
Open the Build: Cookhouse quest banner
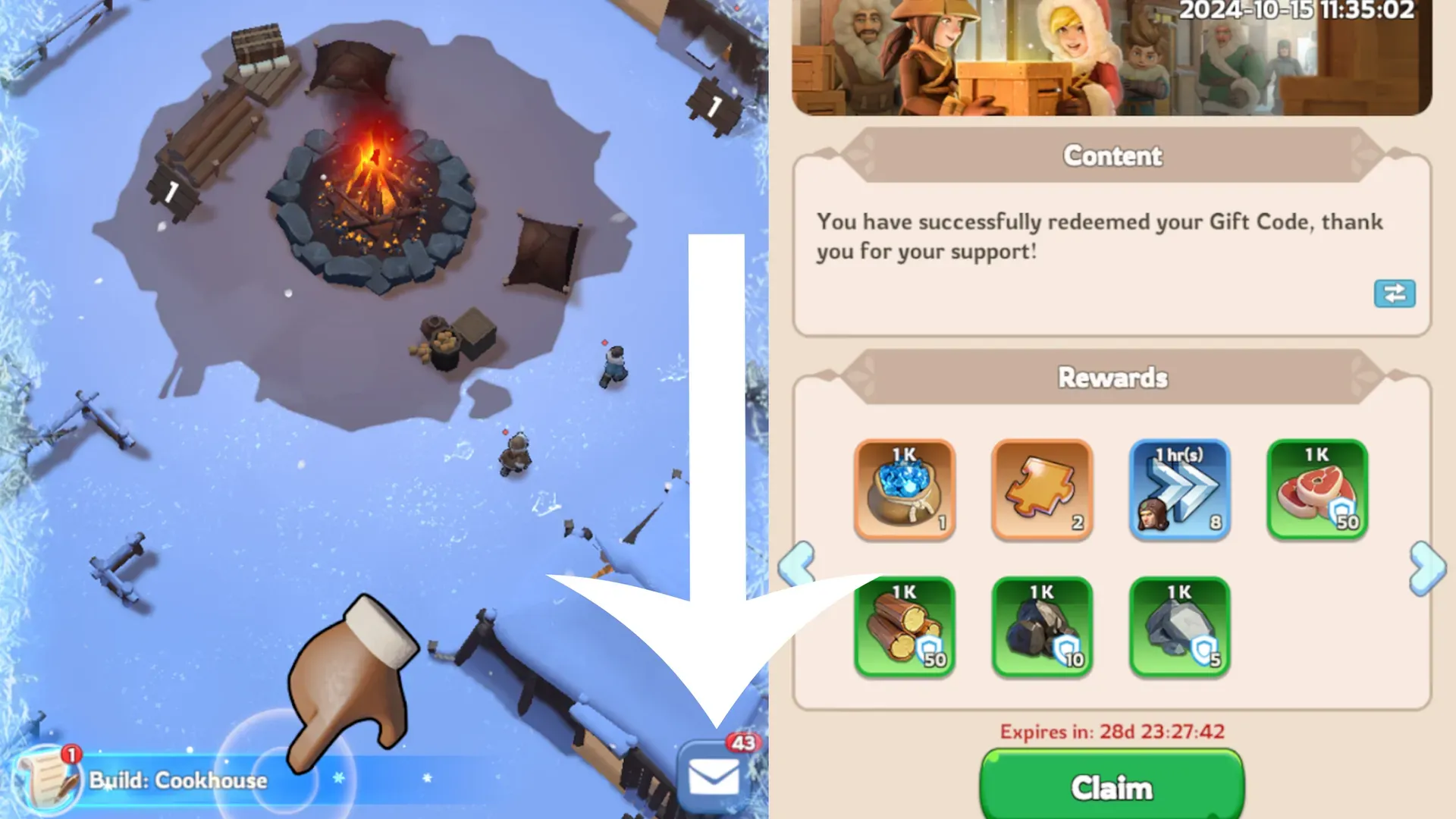(x=178, y=779)
